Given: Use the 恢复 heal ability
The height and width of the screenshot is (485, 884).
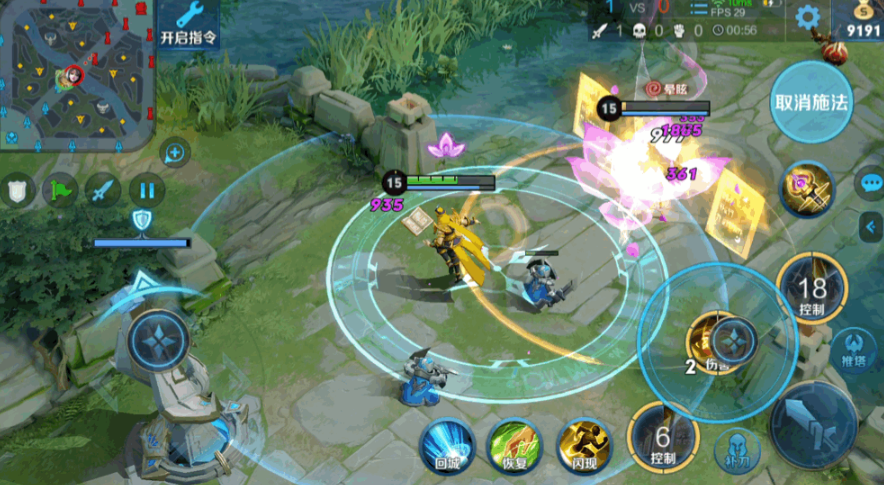Looking at the screenshot, I should 514,443.
